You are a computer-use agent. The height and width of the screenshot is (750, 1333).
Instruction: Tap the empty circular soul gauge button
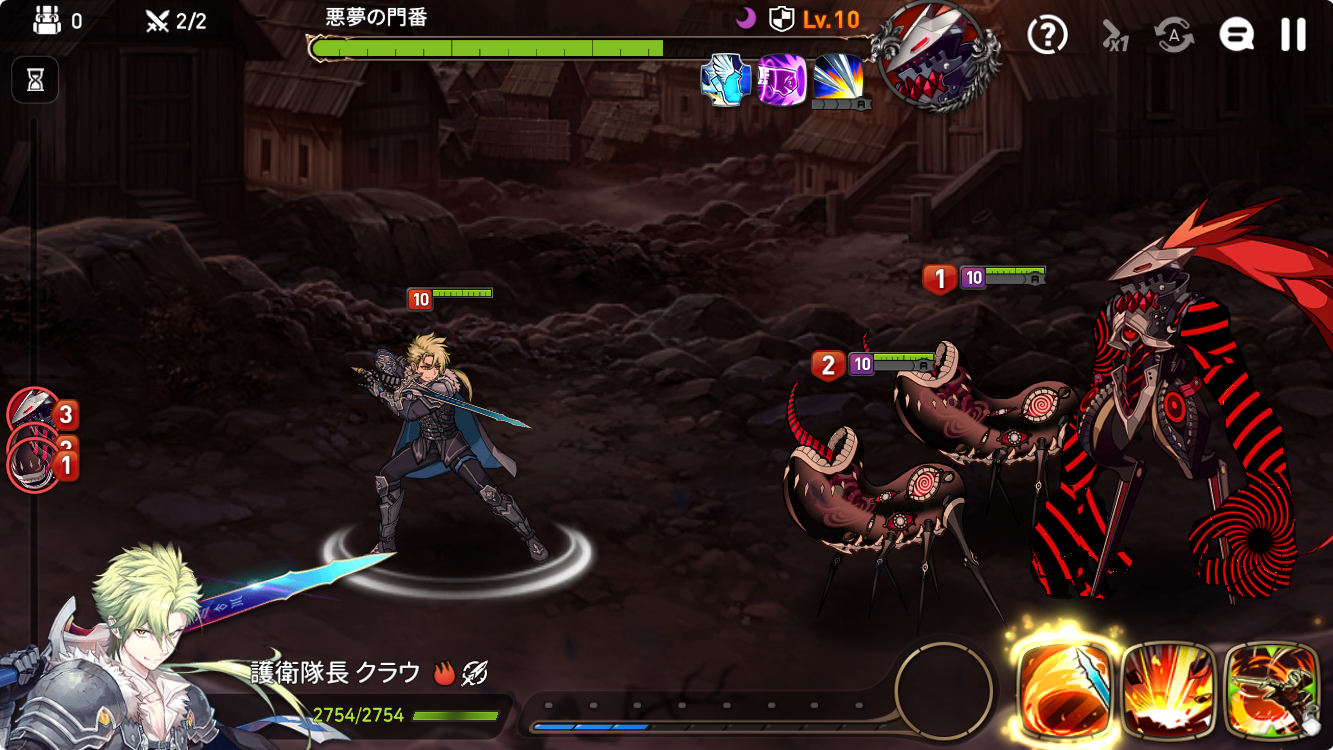coord(943,688)
